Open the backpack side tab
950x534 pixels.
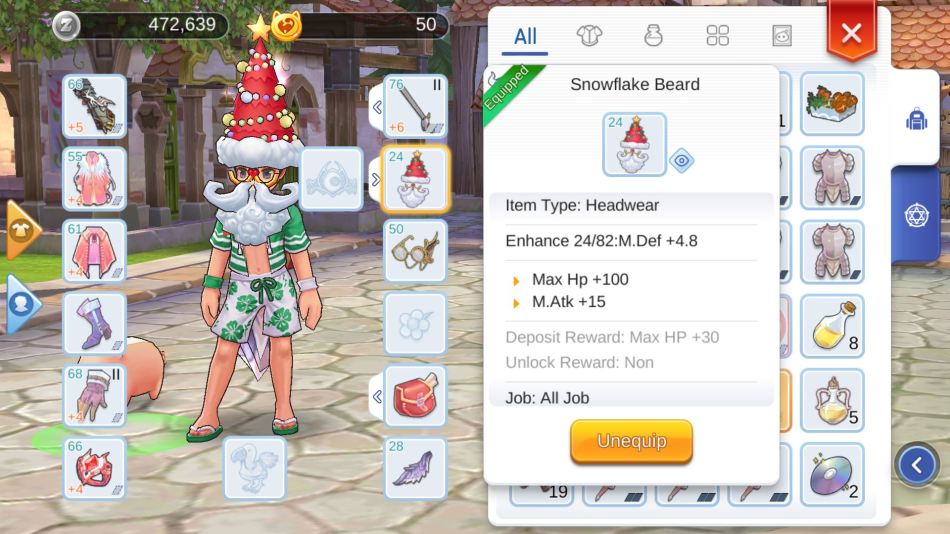[916, 119]
